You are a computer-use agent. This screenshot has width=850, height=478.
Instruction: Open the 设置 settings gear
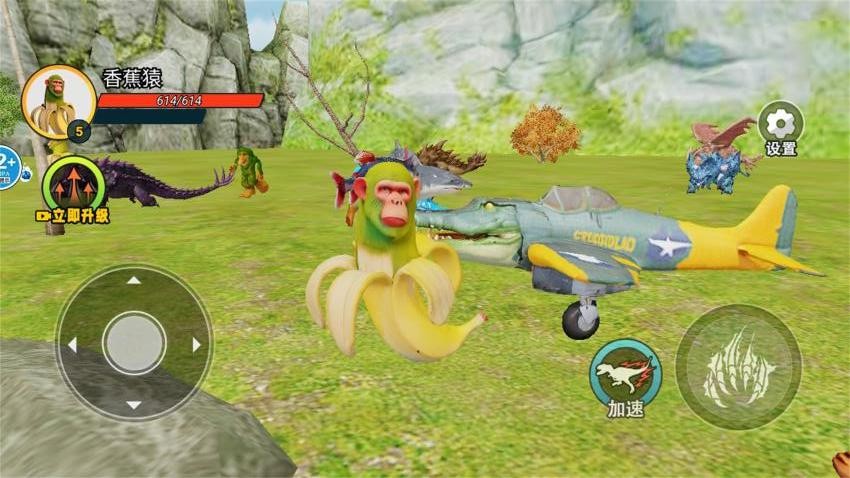(780, 124)
